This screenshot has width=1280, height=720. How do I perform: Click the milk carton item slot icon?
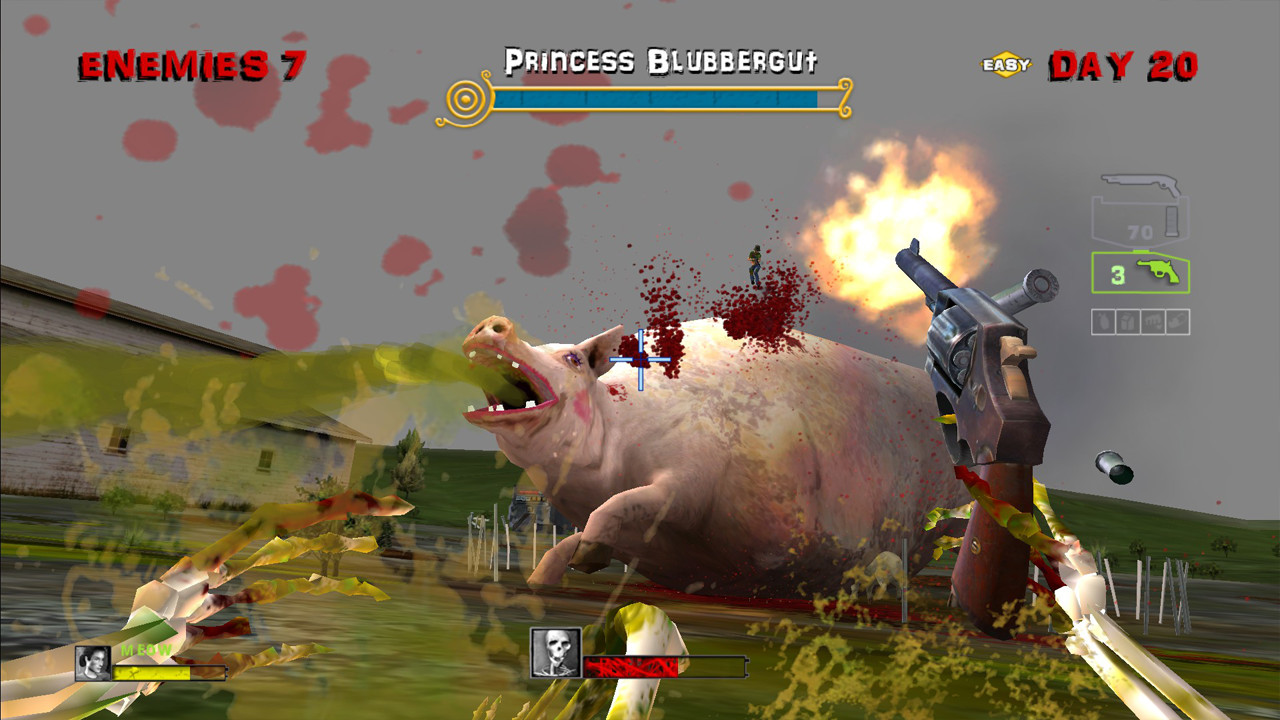coord(1128,321)
